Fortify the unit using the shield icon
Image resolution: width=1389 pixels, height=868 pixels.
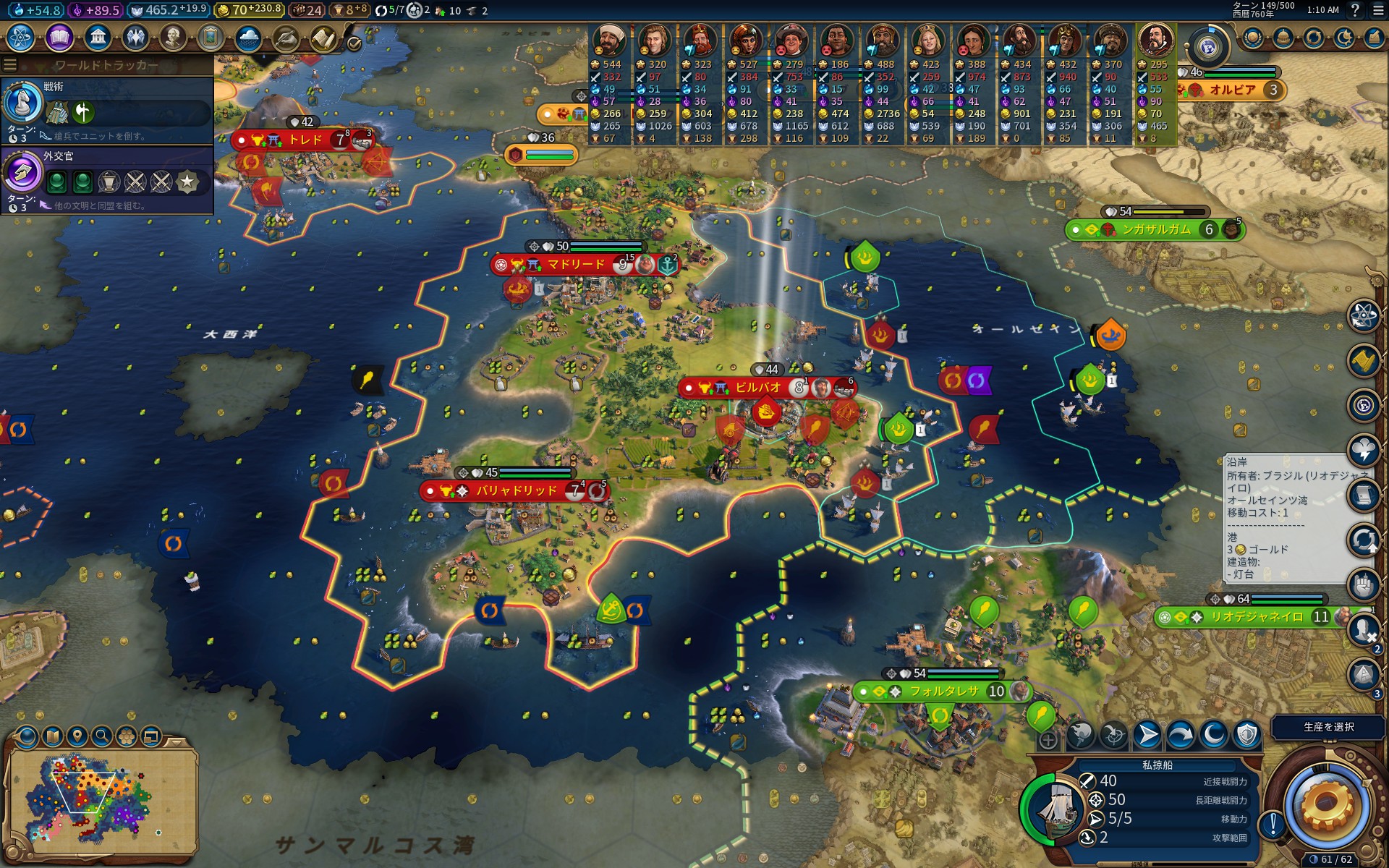point(1246,736)
